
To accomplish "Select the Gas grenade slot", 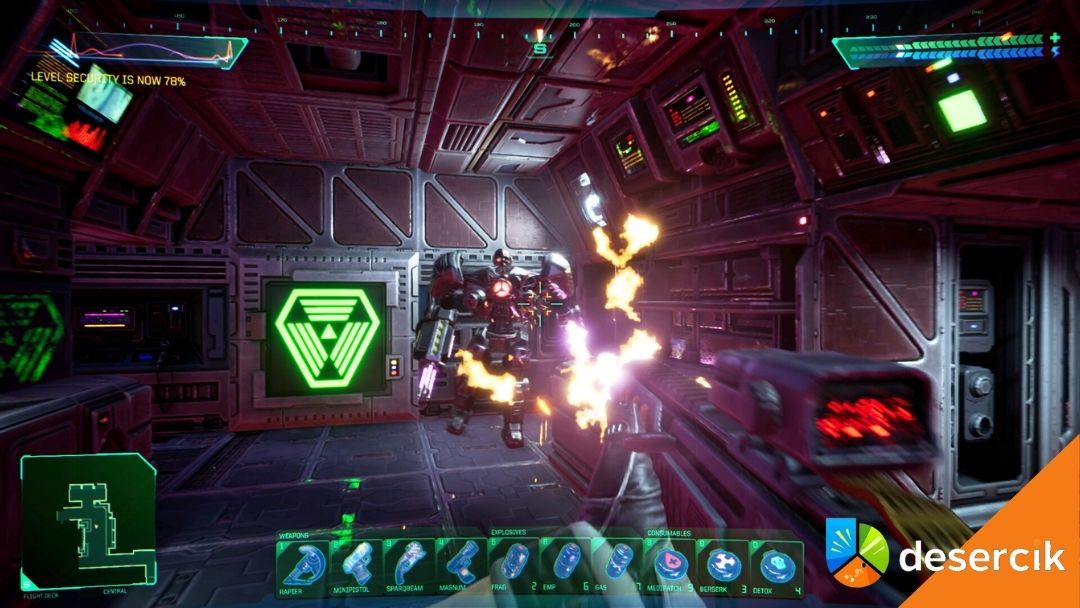I will [618, 565].
